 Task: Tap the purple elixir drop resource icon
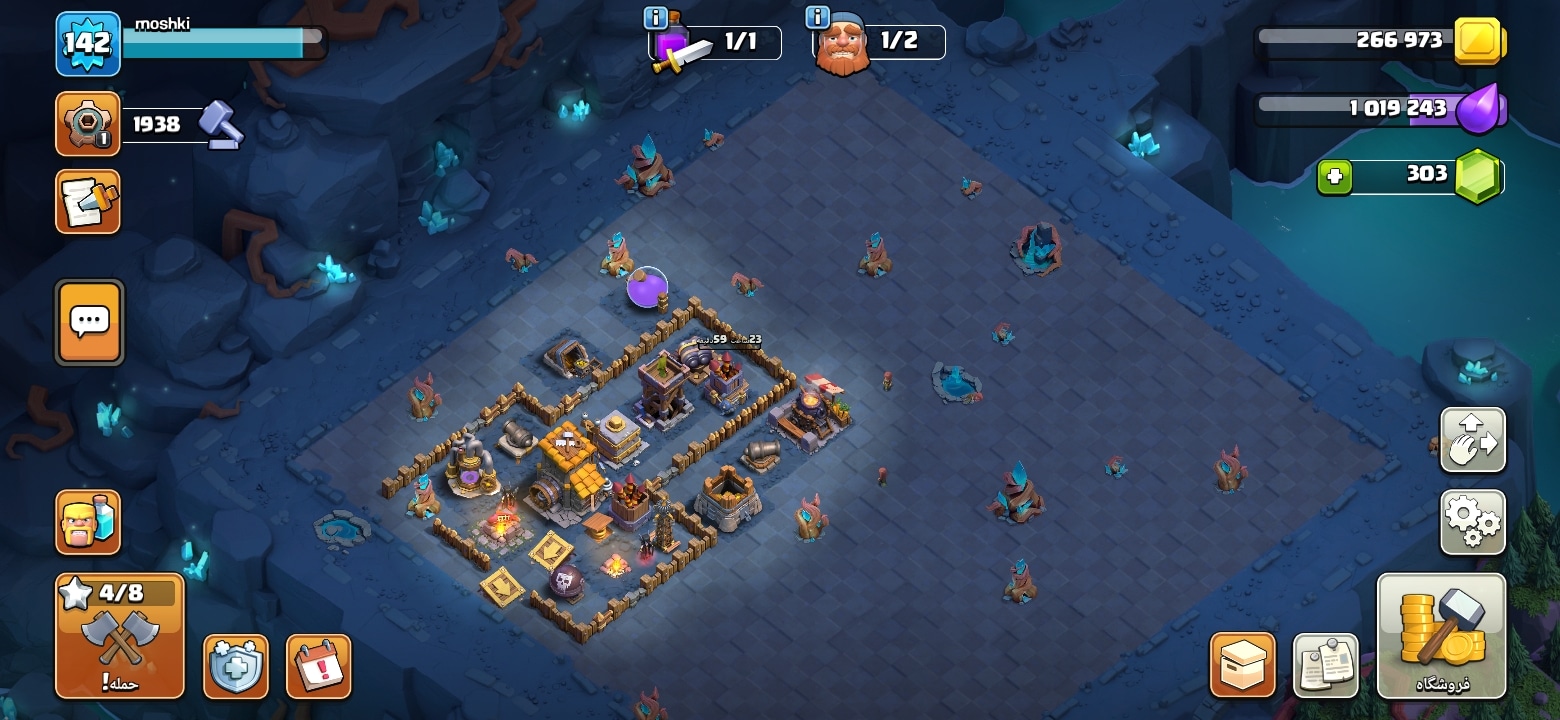click(1478, 109)
